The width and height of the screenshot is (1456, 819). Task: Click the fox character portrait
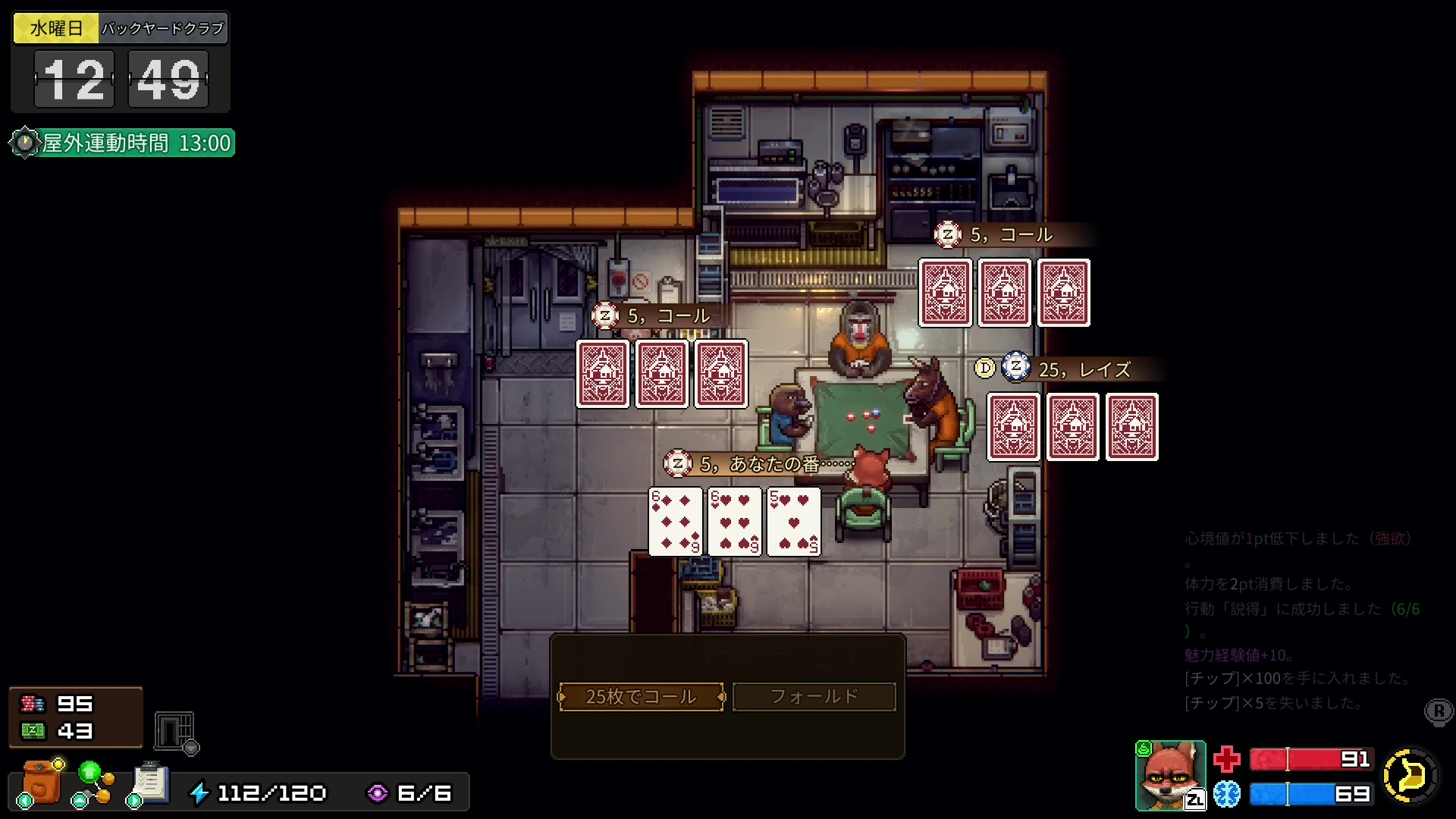click(1169, 775)
